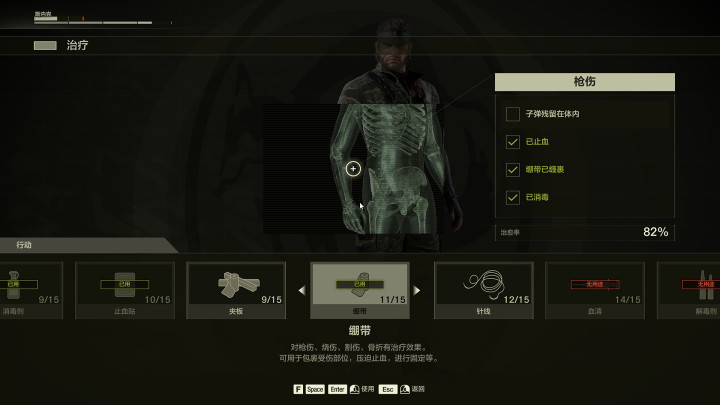Click the left arrow beside the bandage slot
The width and height of the screenshot is (720, 405).
302,291
